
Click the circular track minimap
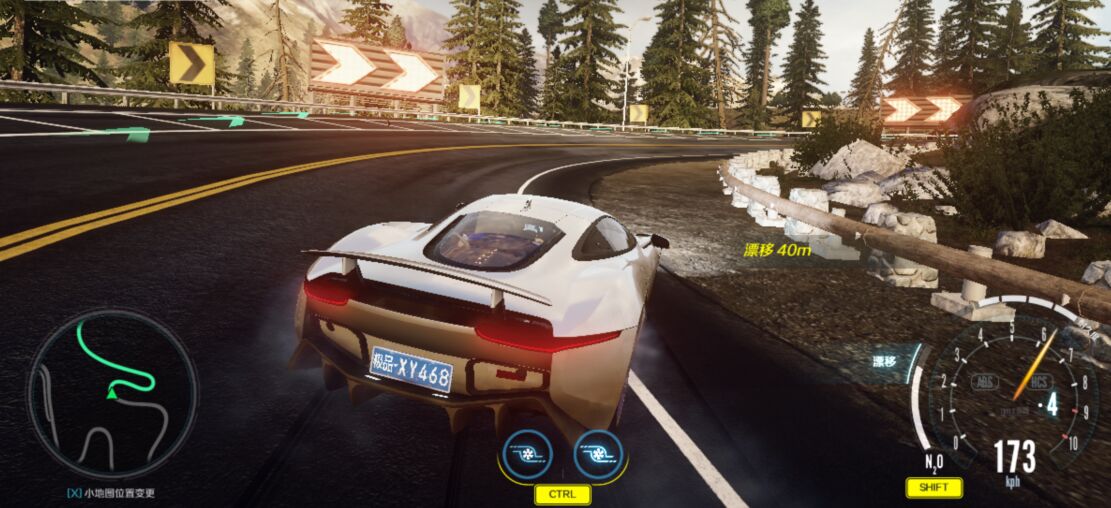[x=111, y=394]
